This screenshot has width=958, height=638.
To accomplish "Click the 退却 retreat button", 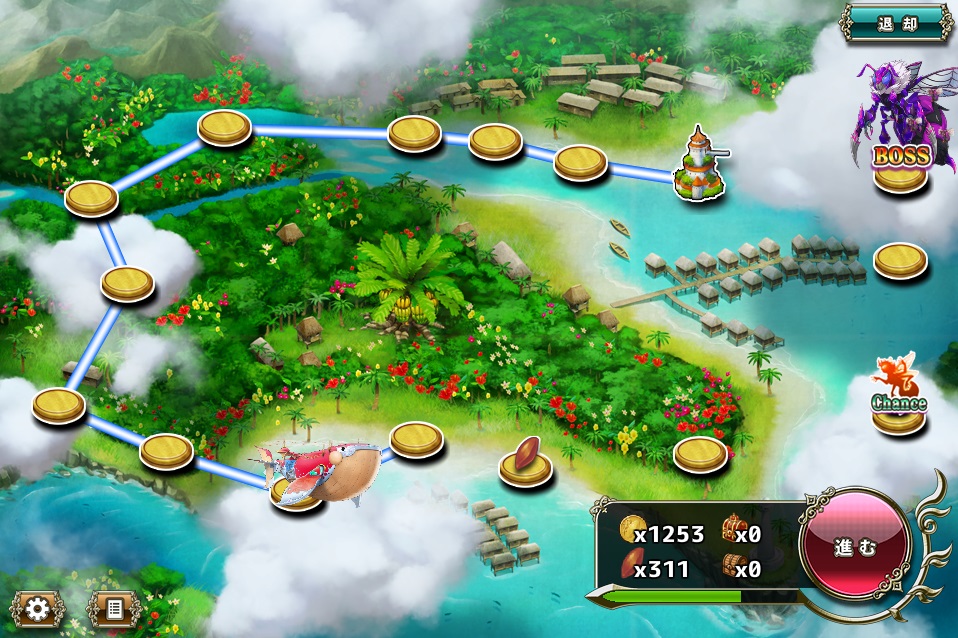I will 896,21.
